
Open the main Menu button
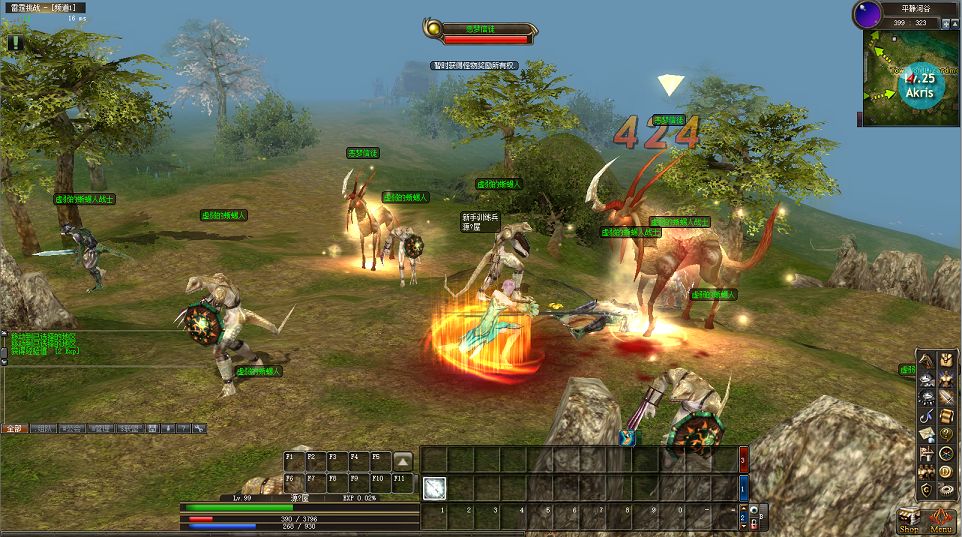[941, 520]
